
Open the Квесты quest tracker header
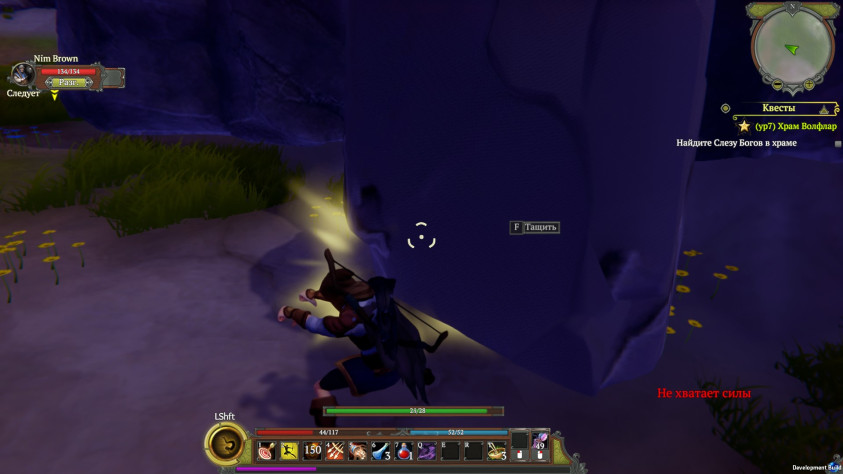[x=779, y=108]
